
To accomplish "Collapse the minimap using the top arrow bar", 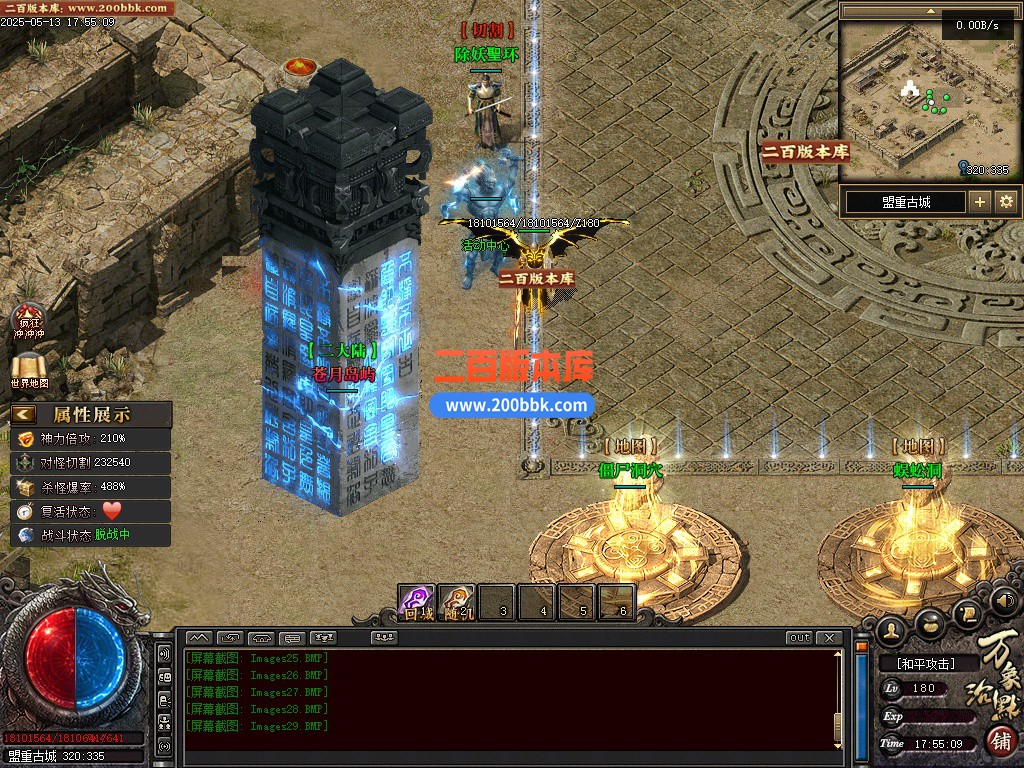I will (928, 10).
